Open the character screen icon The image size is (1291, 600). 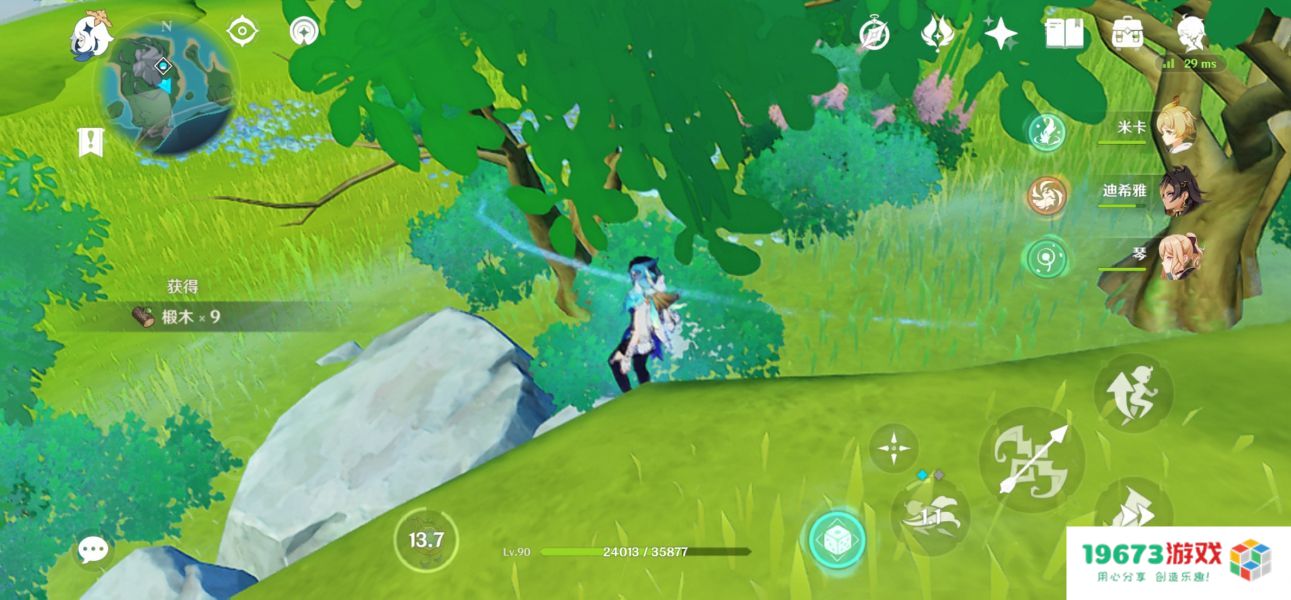pyautogui.click(x=1190, y=33)
